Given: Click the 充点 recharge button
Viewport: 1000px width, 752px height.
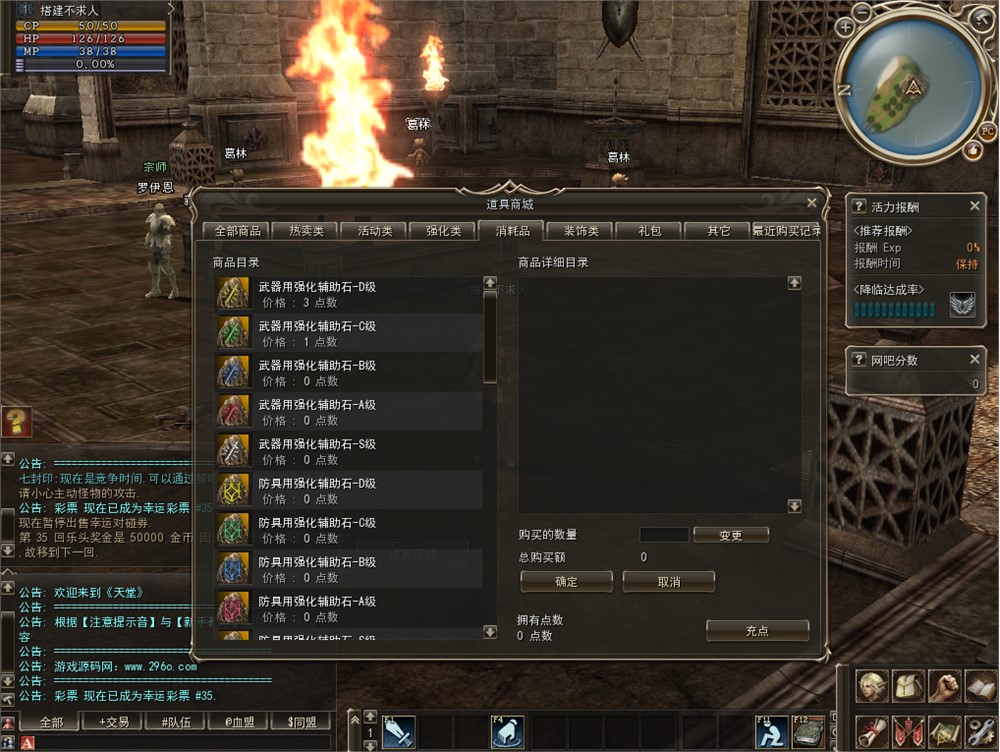Looking at the screenshot, I should pos(756,630).
